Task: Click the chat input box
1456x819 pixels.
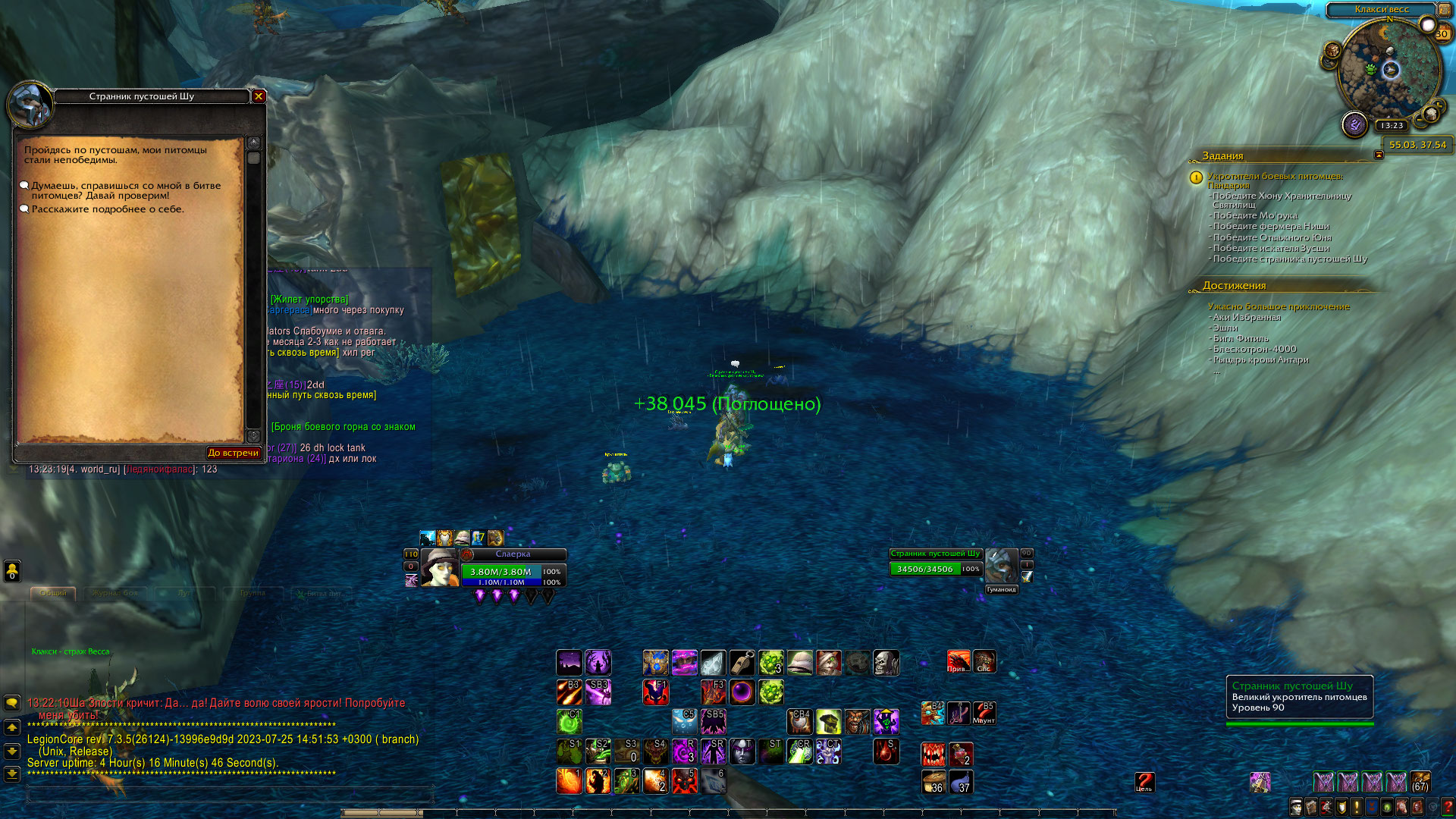Action: pyautogui.click(x=227, y=795)
